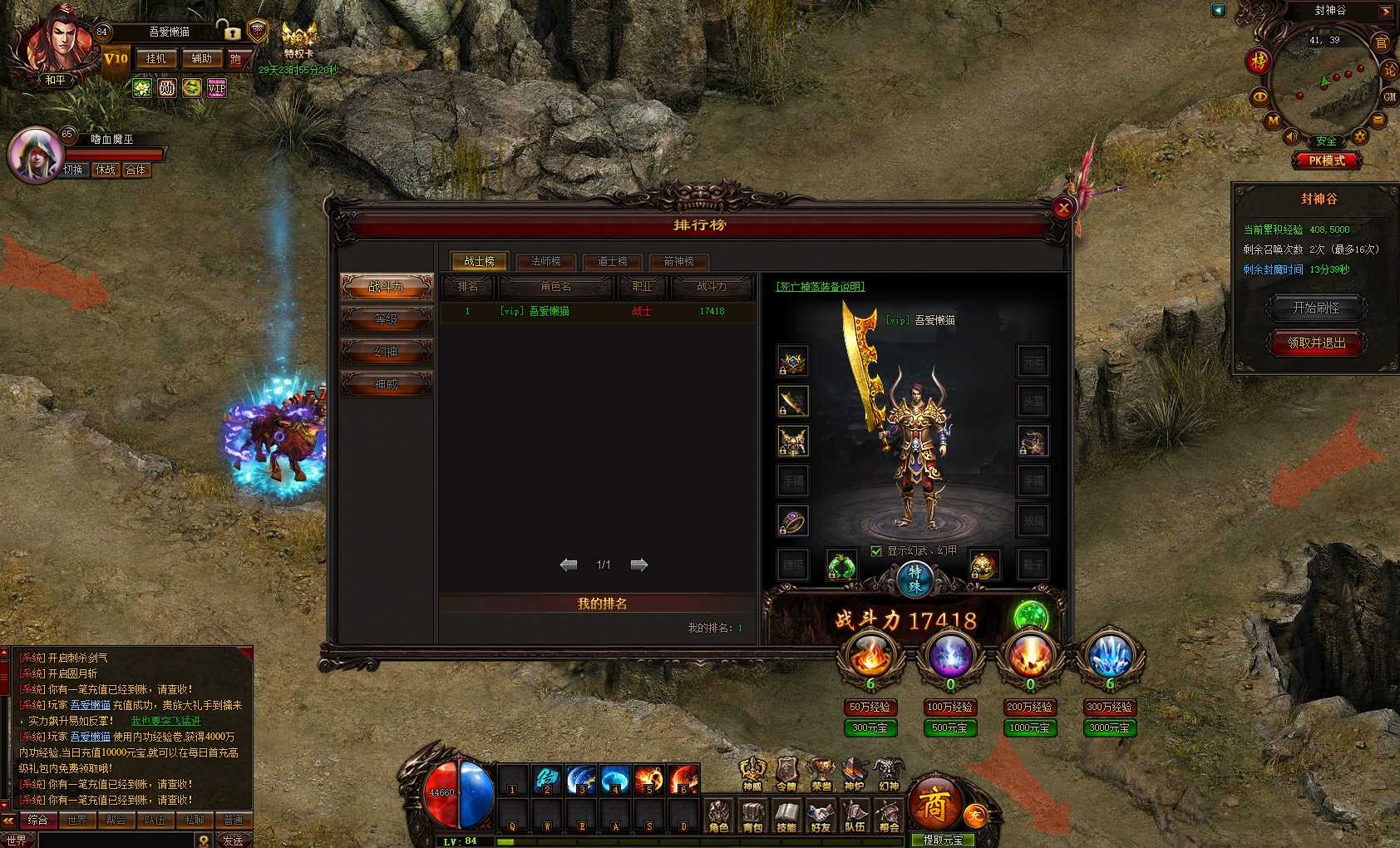Select the 幻神 ranking category
Image resolution: width=1400 pixels, height=848 pixels.
point(387,352)
